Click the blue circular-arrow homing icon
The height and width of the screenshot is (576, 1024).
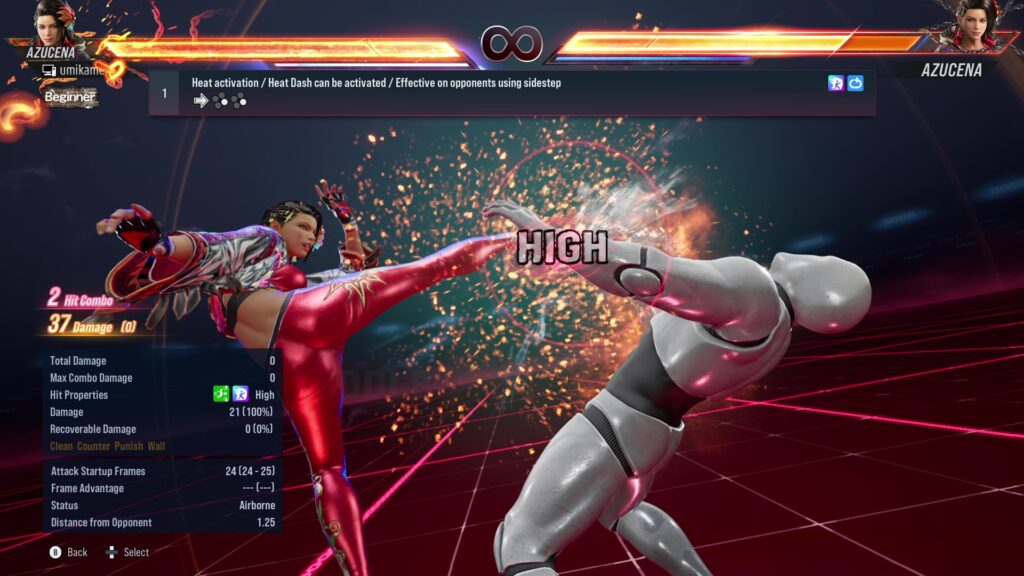click(856, 84)
